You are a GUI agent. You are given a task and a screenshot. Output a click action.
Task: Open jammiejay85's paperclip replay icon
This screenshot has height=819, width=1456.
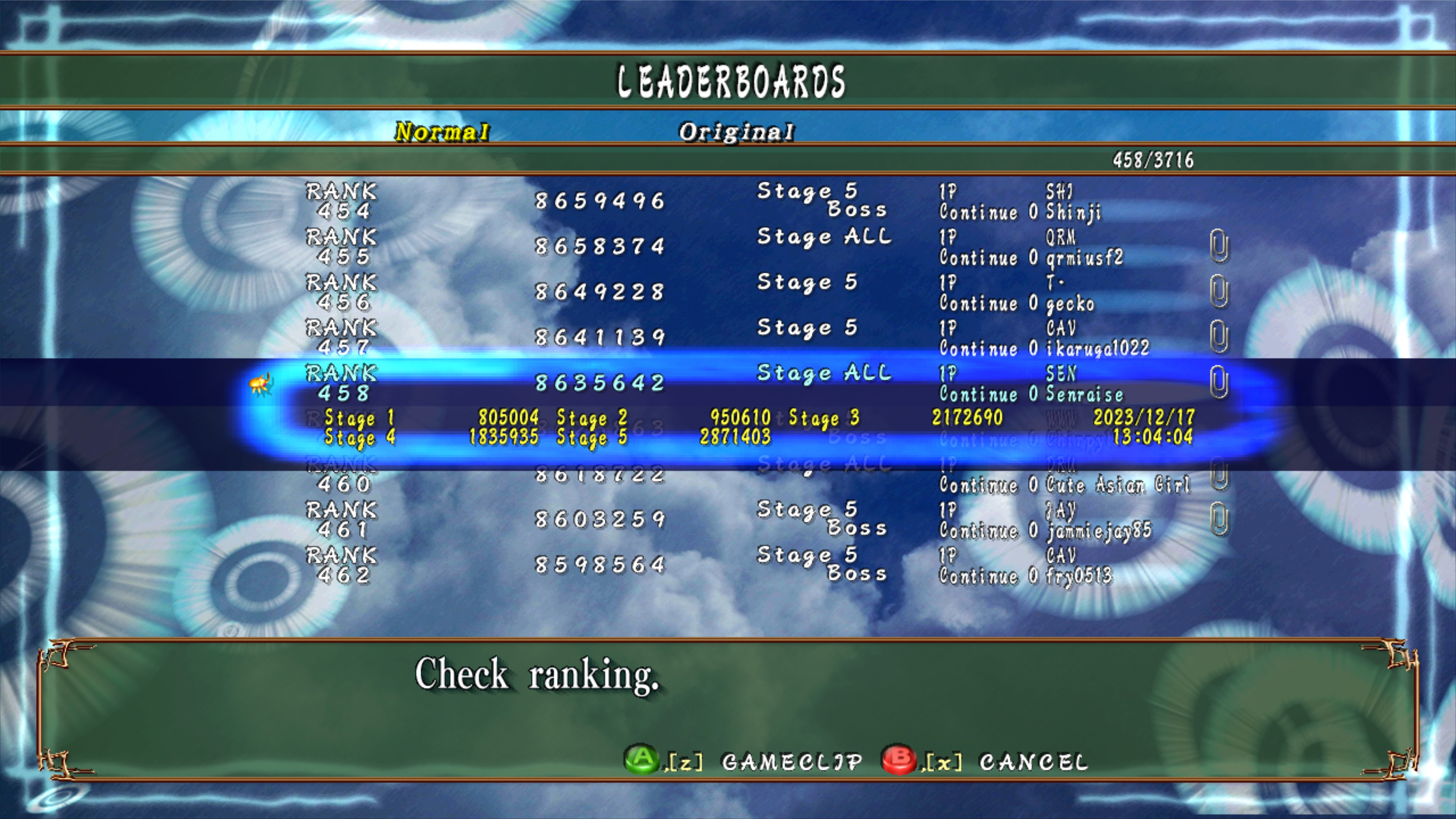[1219, 518]
